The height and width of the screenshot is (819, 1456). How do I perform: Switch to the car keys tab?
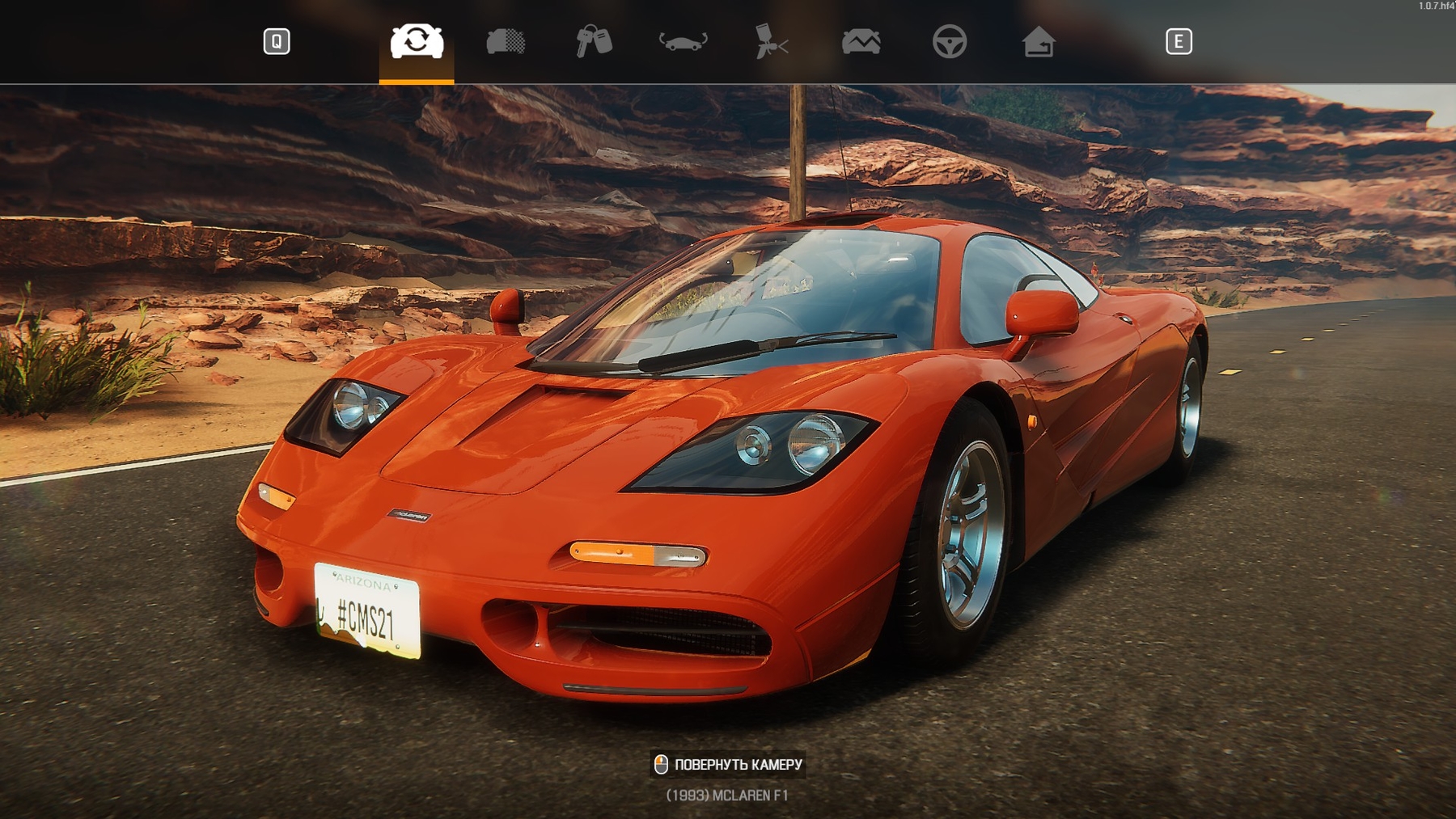click(x=594, y=41)
